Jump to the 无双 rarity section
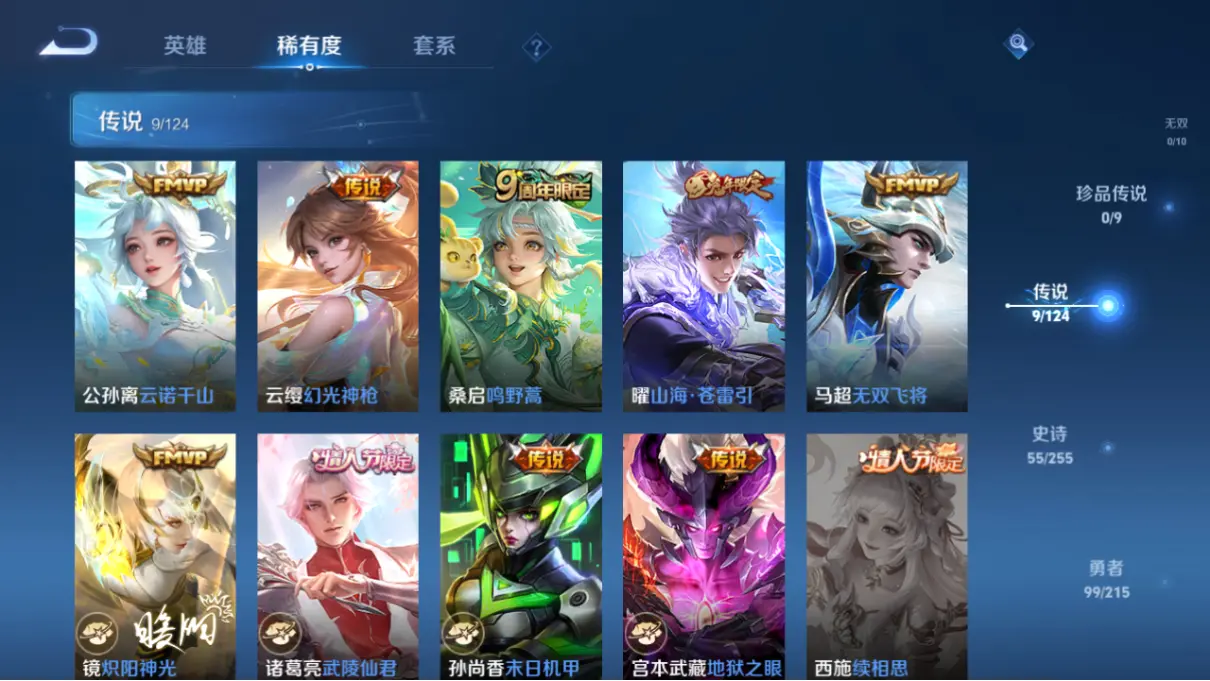The image size is (1210, 681). pos(1176,131)
